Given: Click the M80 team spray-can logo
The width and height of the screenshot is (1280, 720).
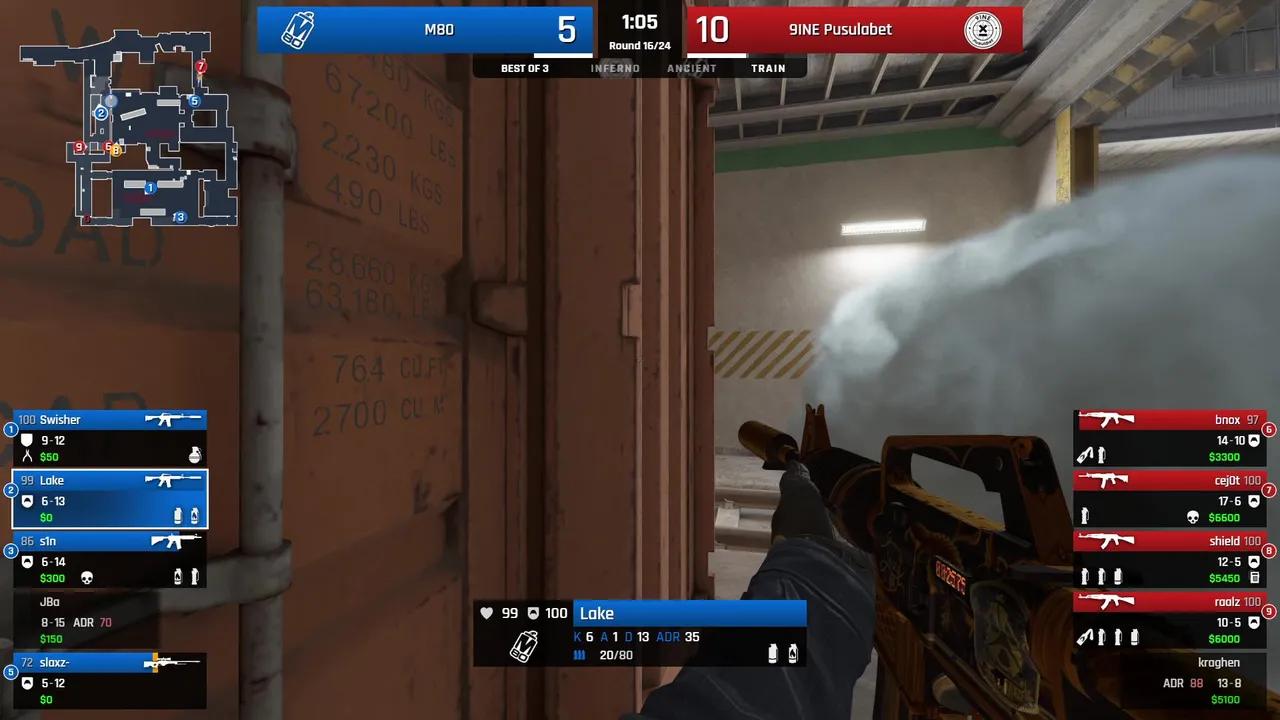Looking at the screenshot, I should (295, 30).
